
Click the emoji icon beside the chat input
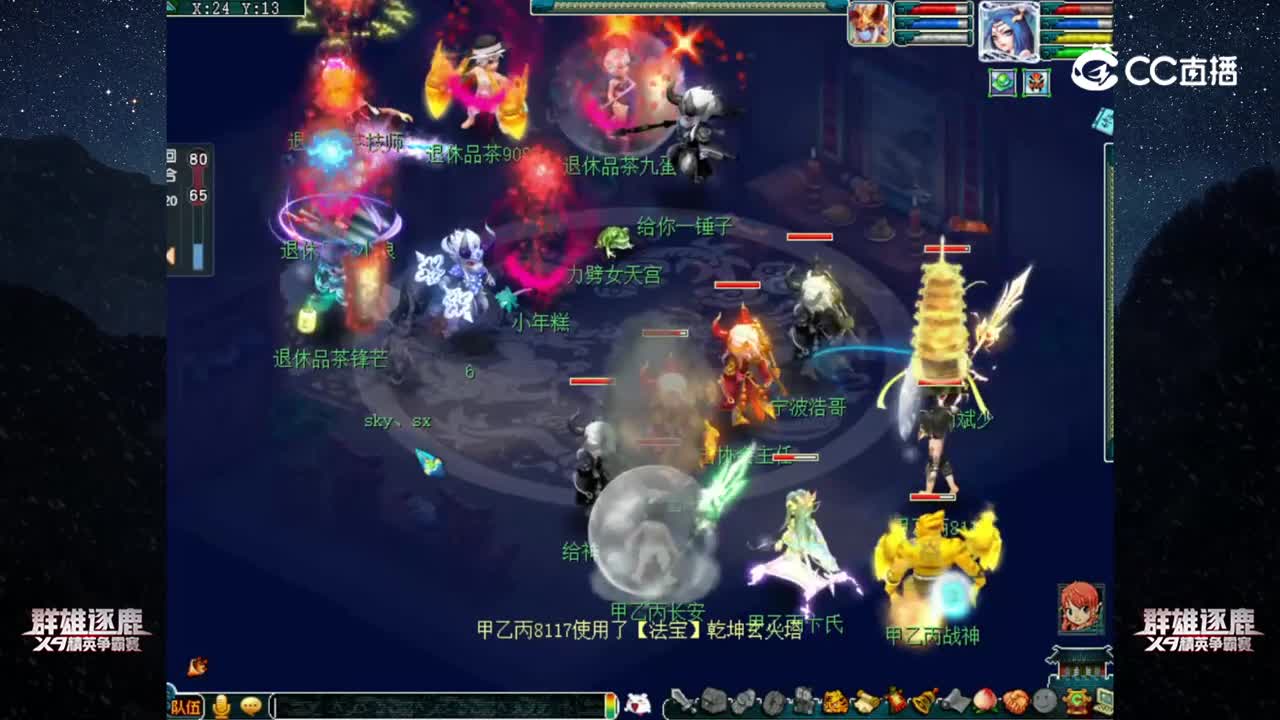click(253, 706)
